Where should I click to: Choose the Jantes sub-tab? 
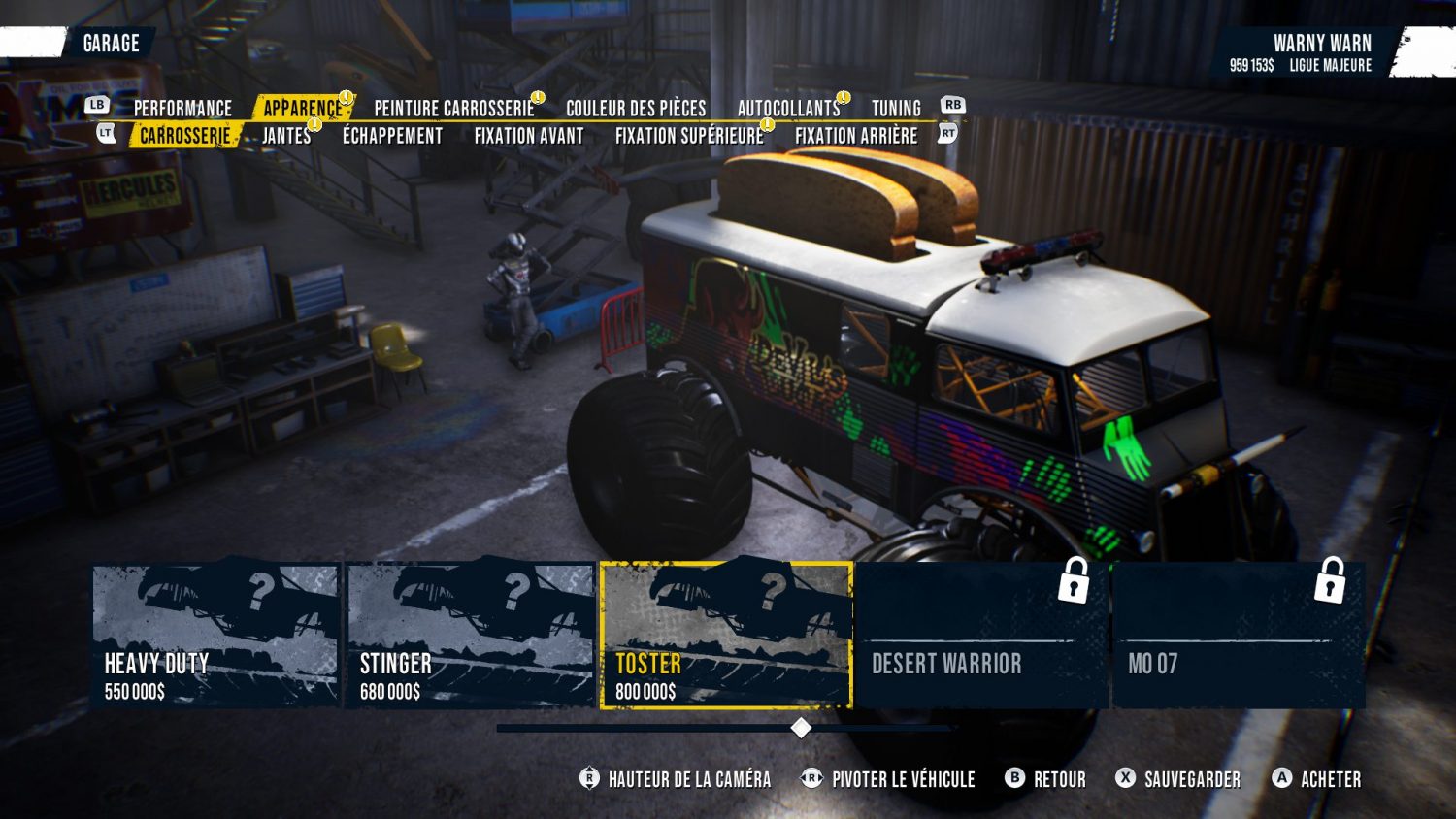(286, 136)
